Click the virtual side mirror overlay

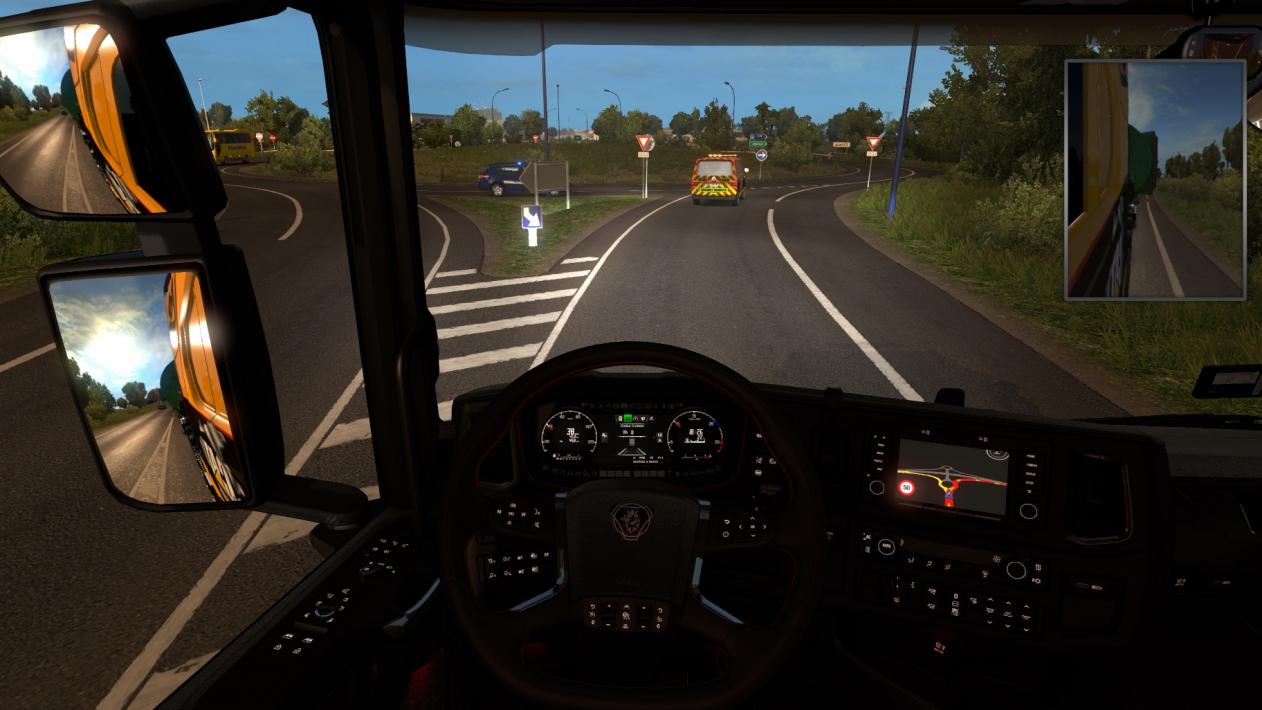pyautogui.click(x=1155, y=180)
